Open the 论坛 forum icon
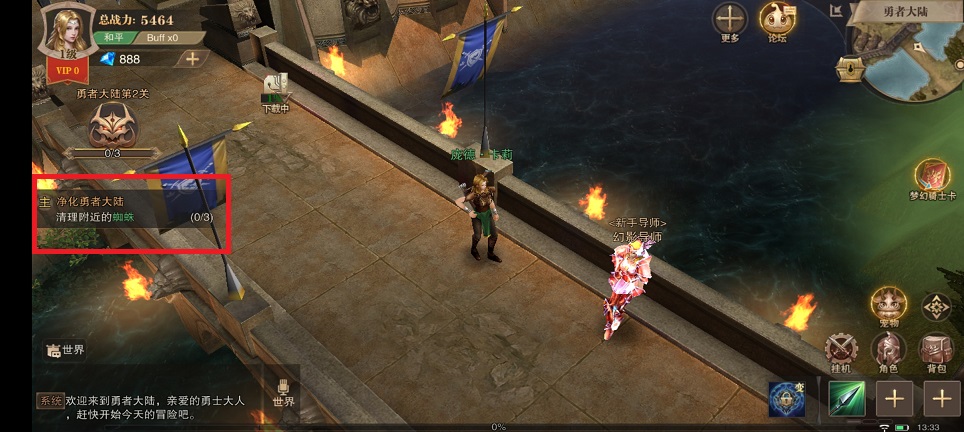964x432 pixels. pos(776,19)
